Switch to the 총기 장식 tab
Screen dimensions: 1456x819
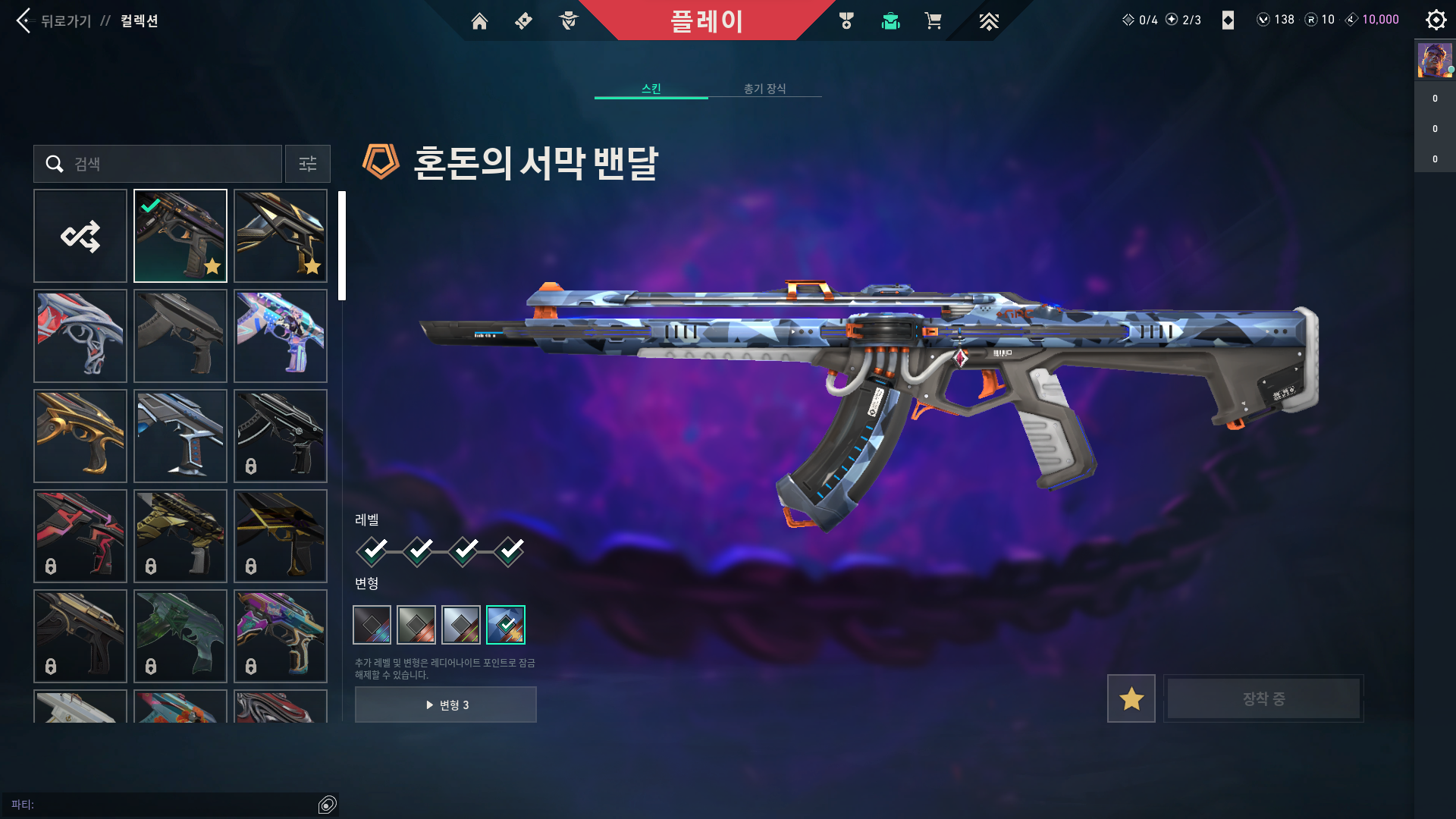click(x=764, y=89)
